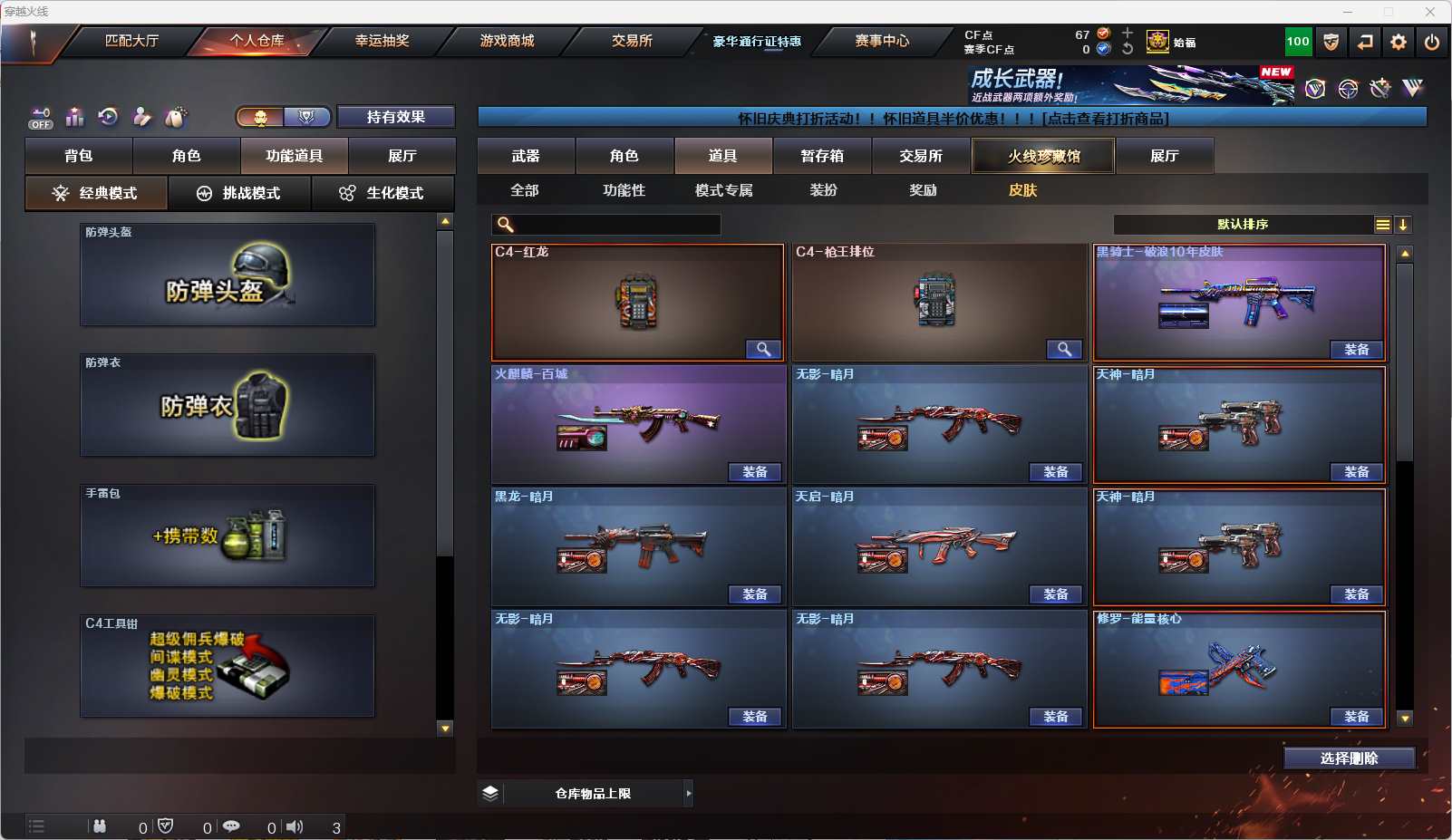The image size is (1452, 840).
Task: Open the gear settings icon
Action: pos(1399,42)
